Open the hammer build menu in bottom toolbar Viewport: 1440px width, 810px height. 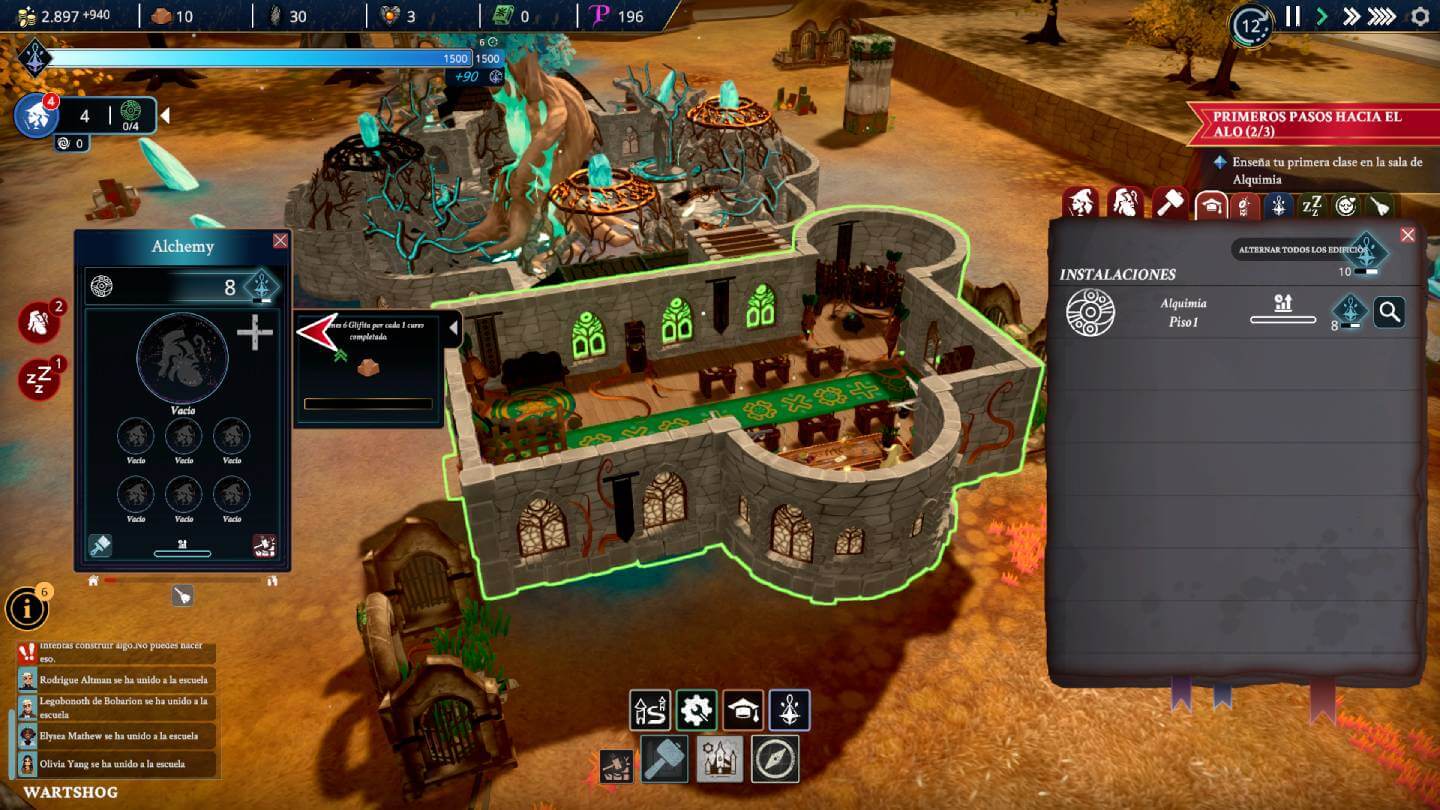pos(662,759)
